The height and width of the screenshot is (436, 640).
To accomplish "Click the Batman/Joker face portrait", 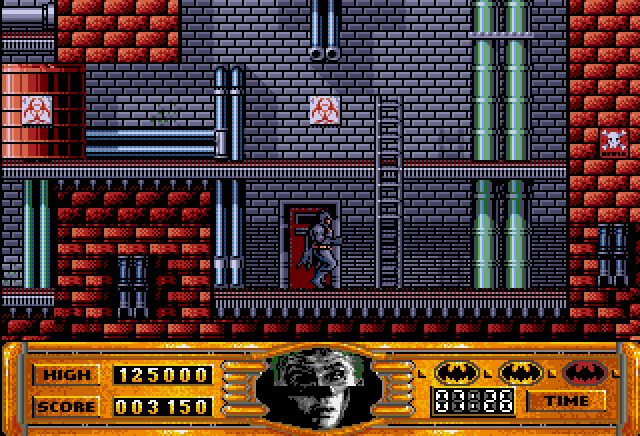I will pyautogui.click(x=320, y=387).
